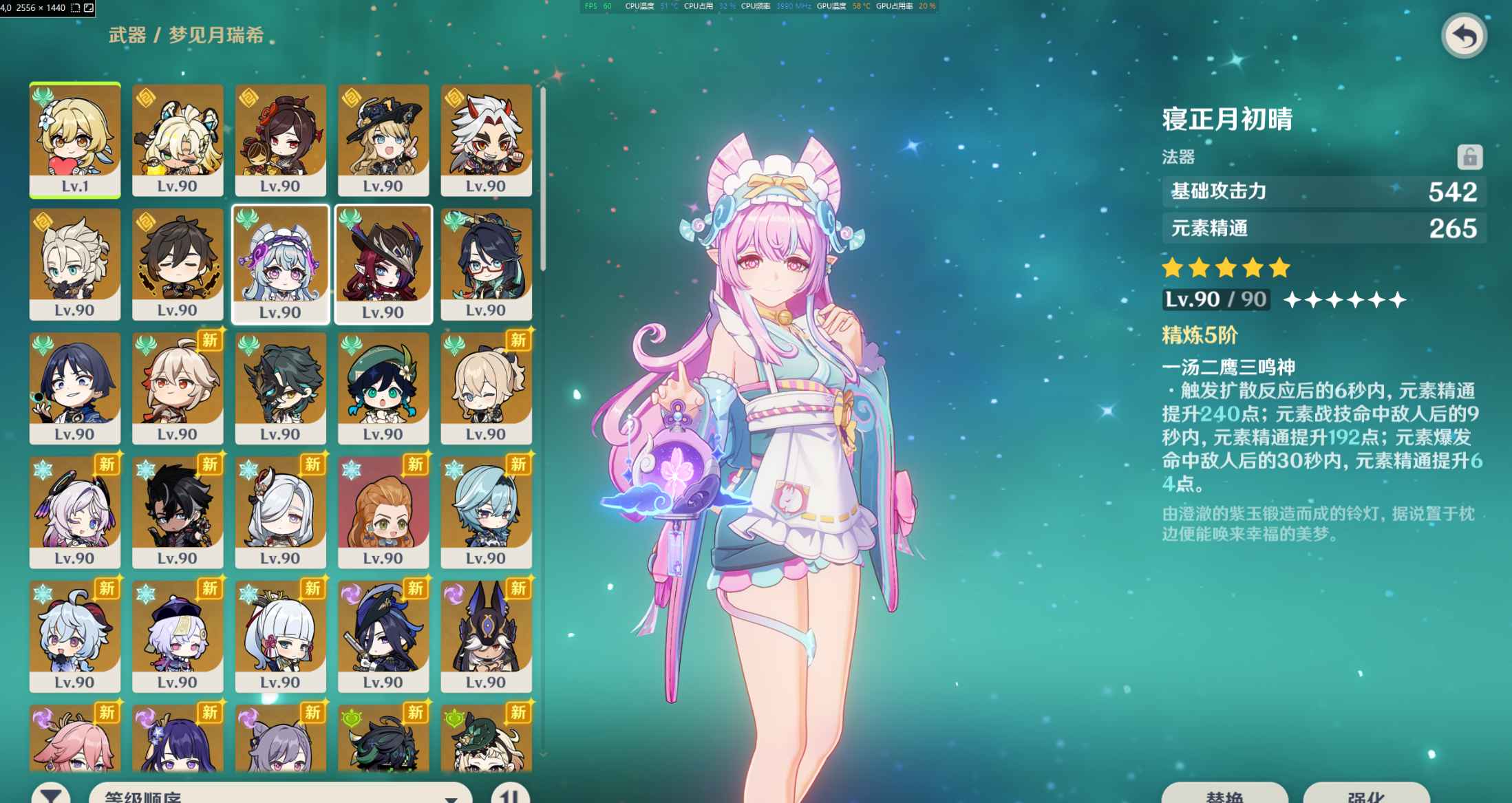Click the 新 badge on Ganyu's portrait
This screenshot has height=803, width=1512.
[107, 589]
